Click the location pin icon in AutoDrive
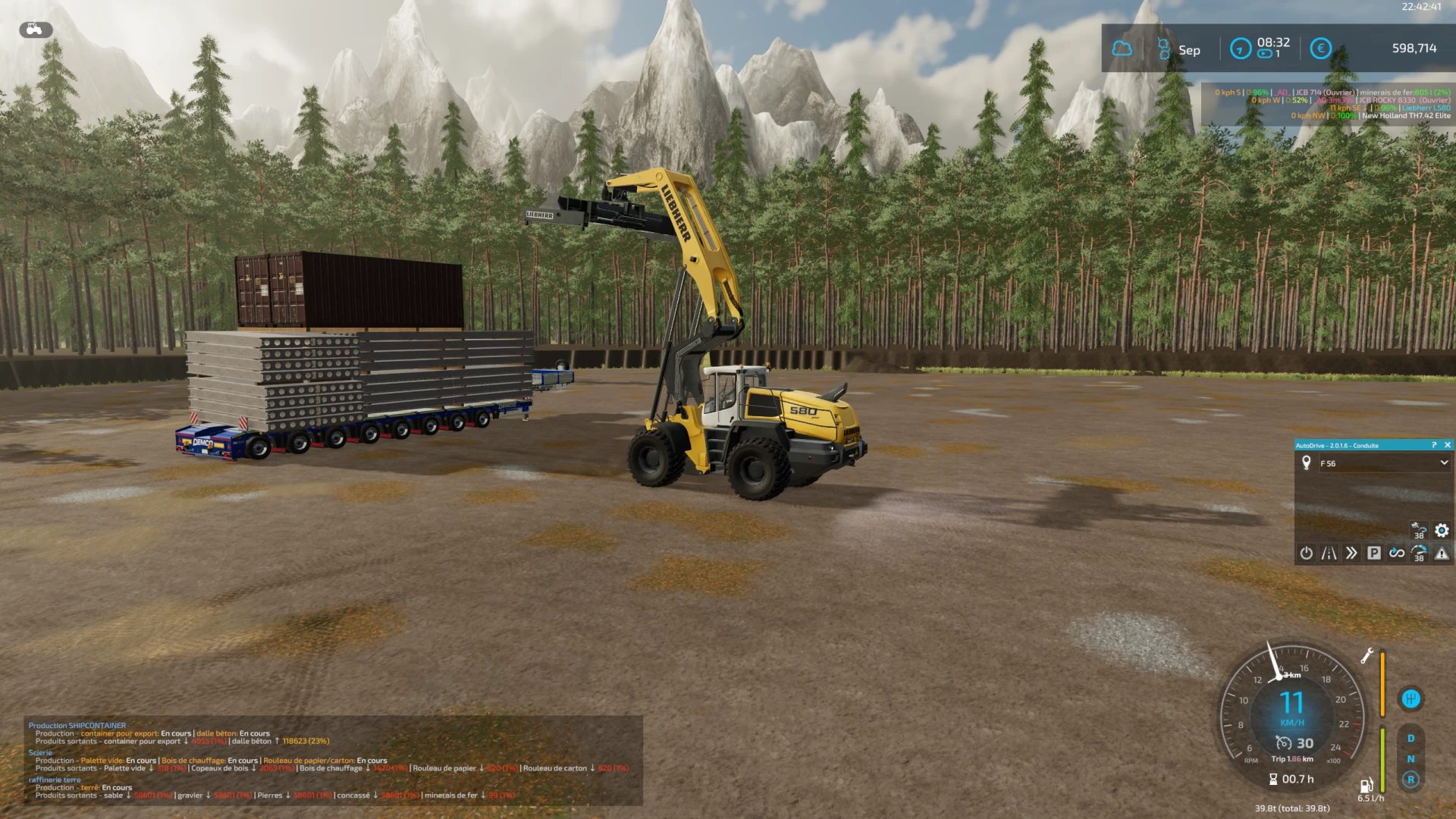The image size is (1456, 819). 1307,463
